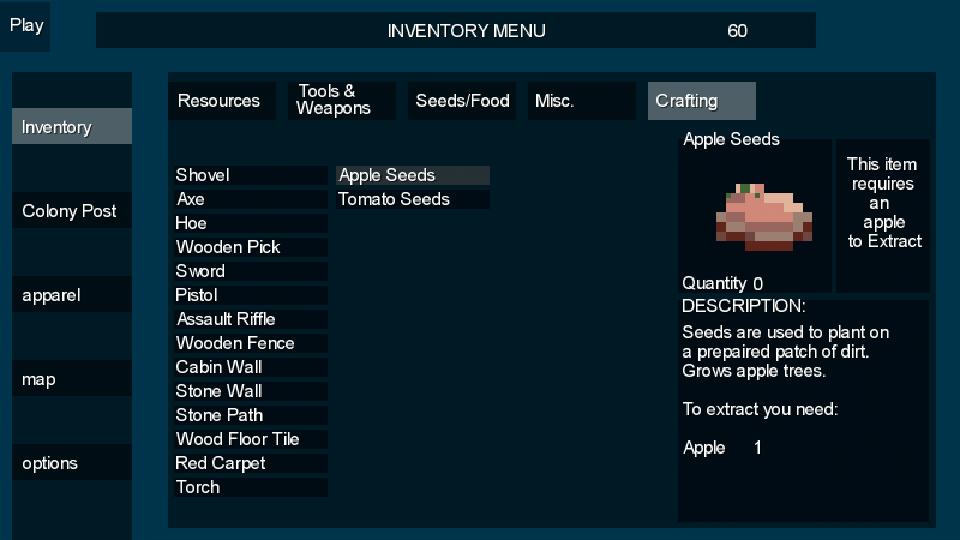The height and width of the screenshot is (540, 960).
Task: Switch to Tools & Weapons tab
Action: point(341,101)
